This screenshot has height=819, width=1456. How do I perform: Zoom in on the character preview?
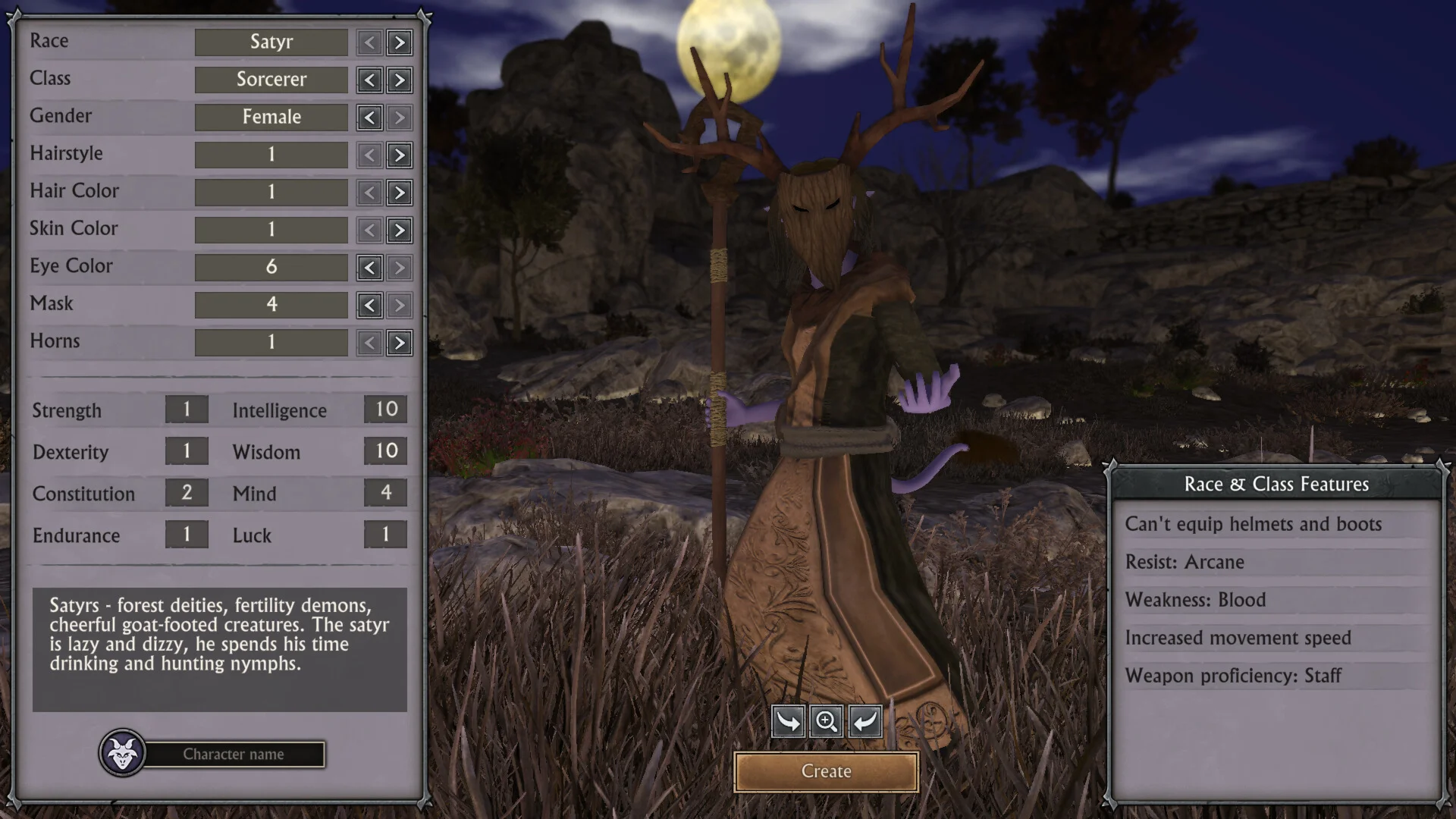point(826,721)
